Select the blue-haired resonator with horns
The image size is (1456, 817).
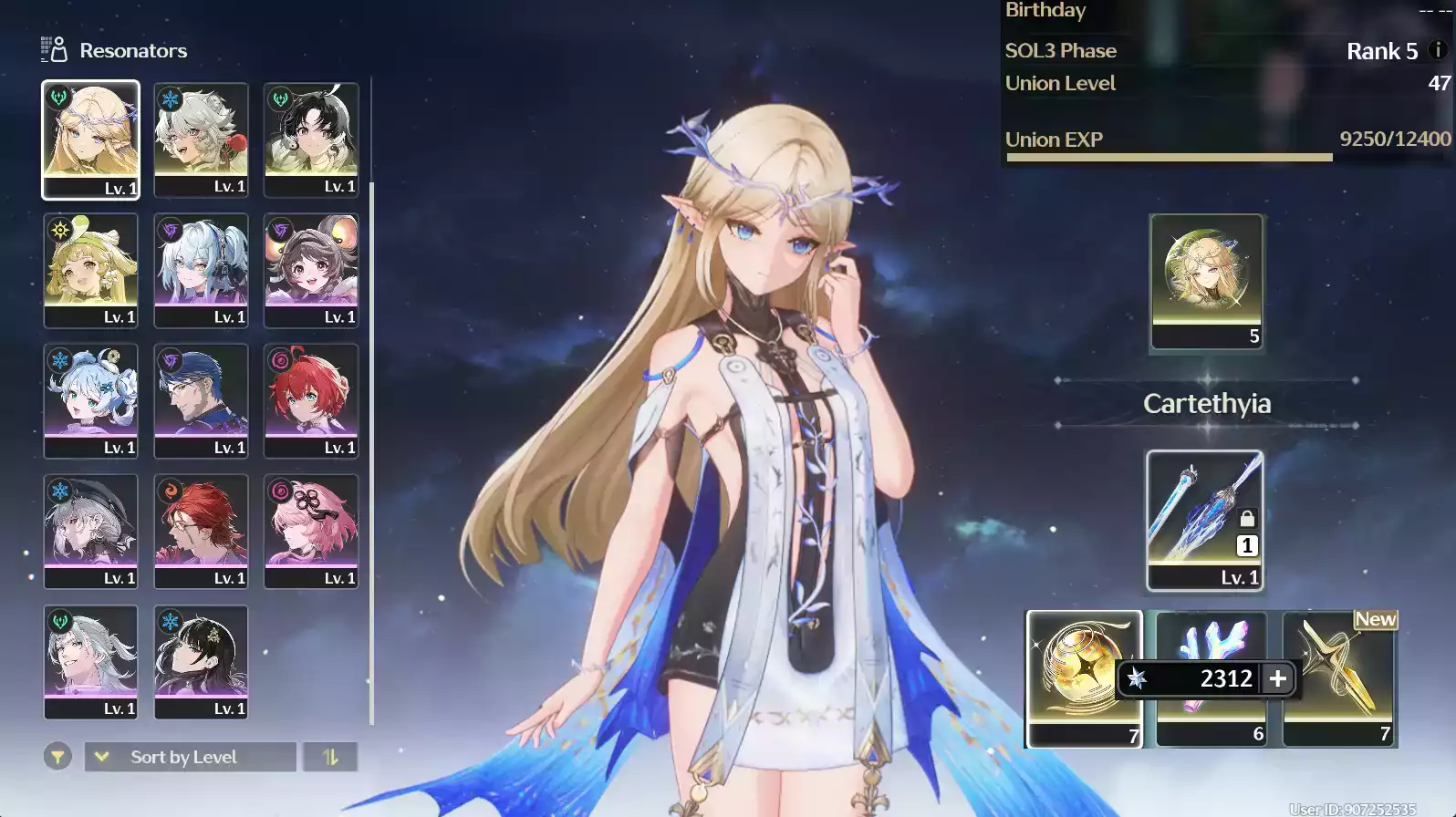90,399
